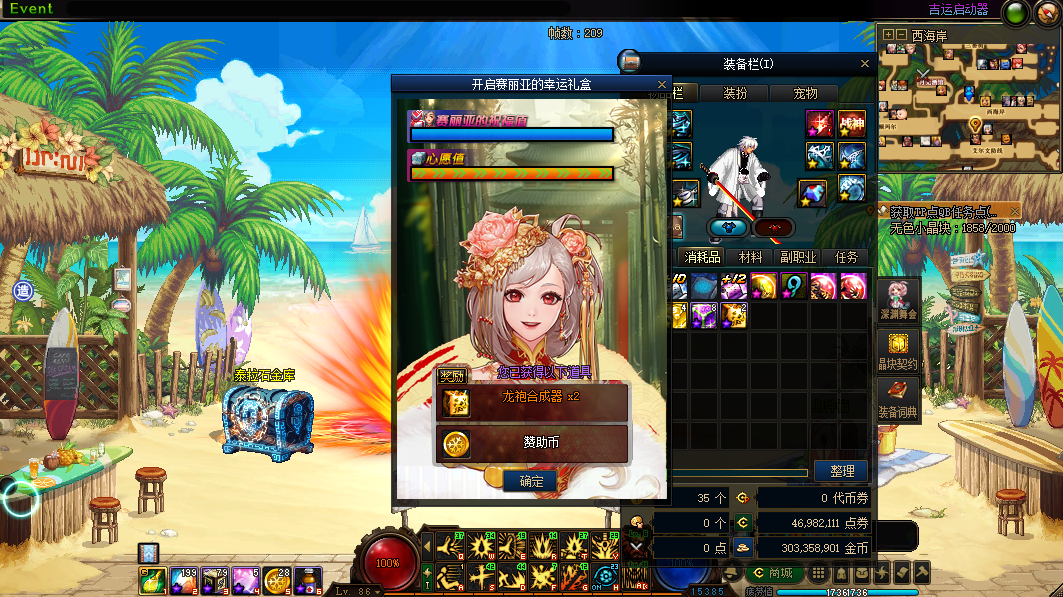Close the 装备栏 inventory window
Image resolution: width=1063 pixels, height=597 pixels.
[x=865, y=63]
